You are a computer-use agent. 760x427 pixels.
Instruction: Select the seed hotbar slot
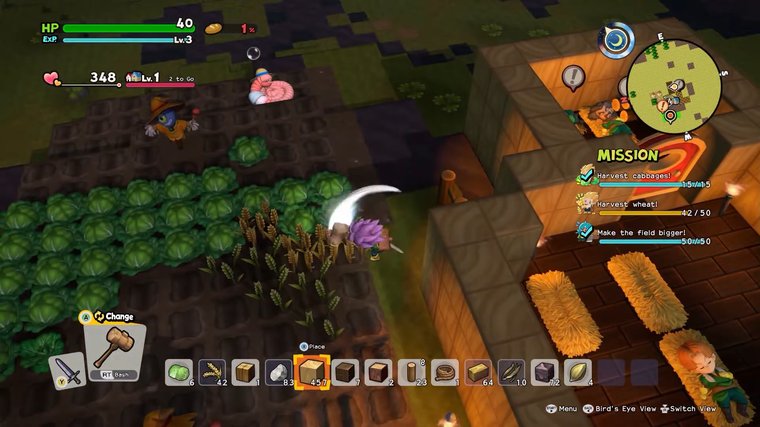(578, 373)
